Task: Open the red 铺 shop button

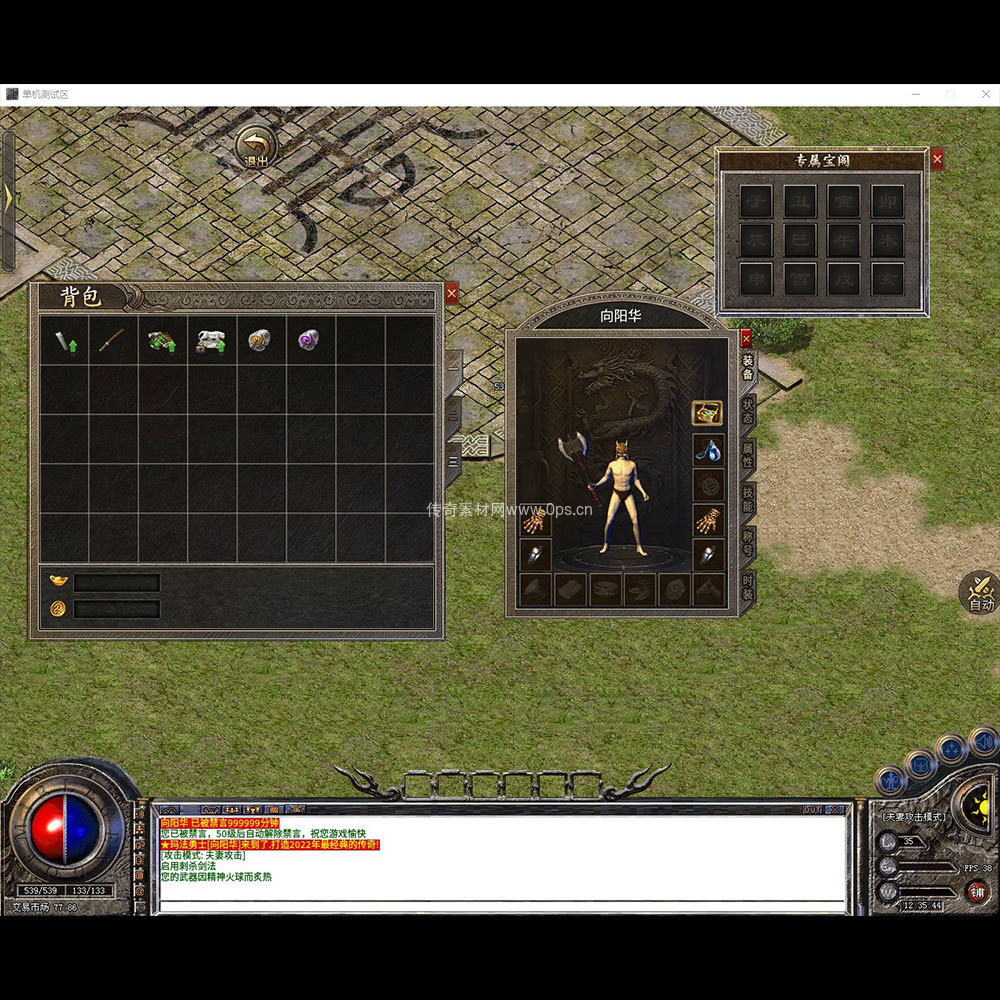Action: 977,892
